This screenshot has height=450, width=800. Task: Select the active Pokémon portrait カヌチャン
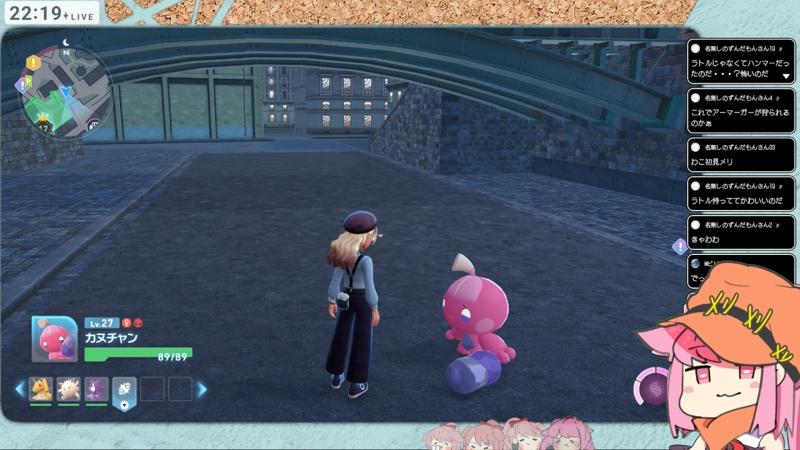pos(54,340)
